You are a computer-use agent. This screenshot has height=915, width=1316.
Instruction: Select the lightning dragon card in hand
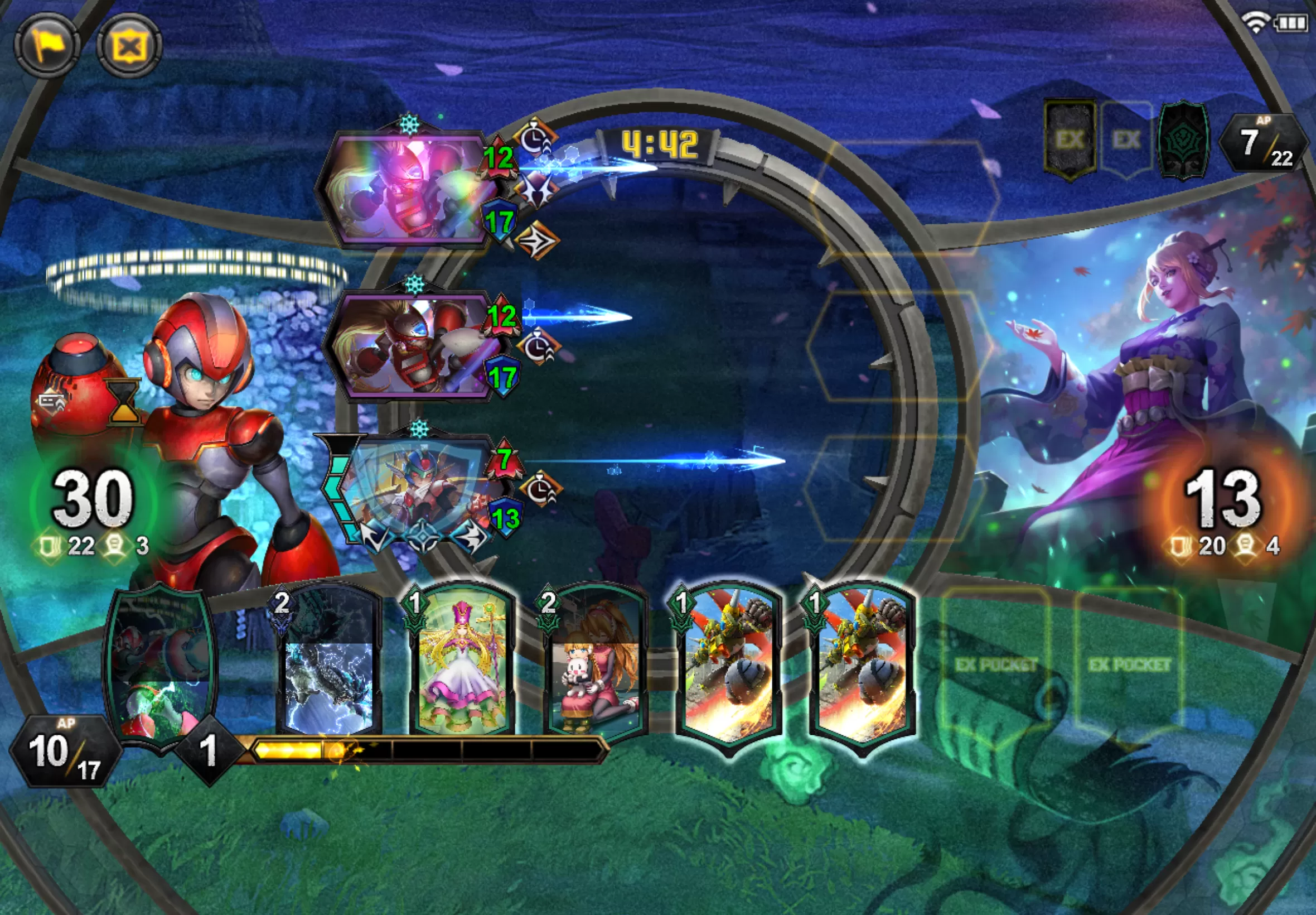(328, 665)
